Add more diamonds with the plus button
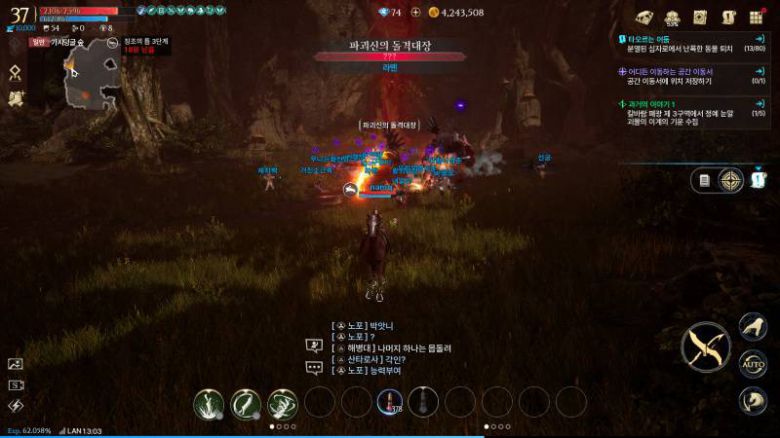Image resolution: width=780 pixels, height=438 pixels. [x=416, y=12]
